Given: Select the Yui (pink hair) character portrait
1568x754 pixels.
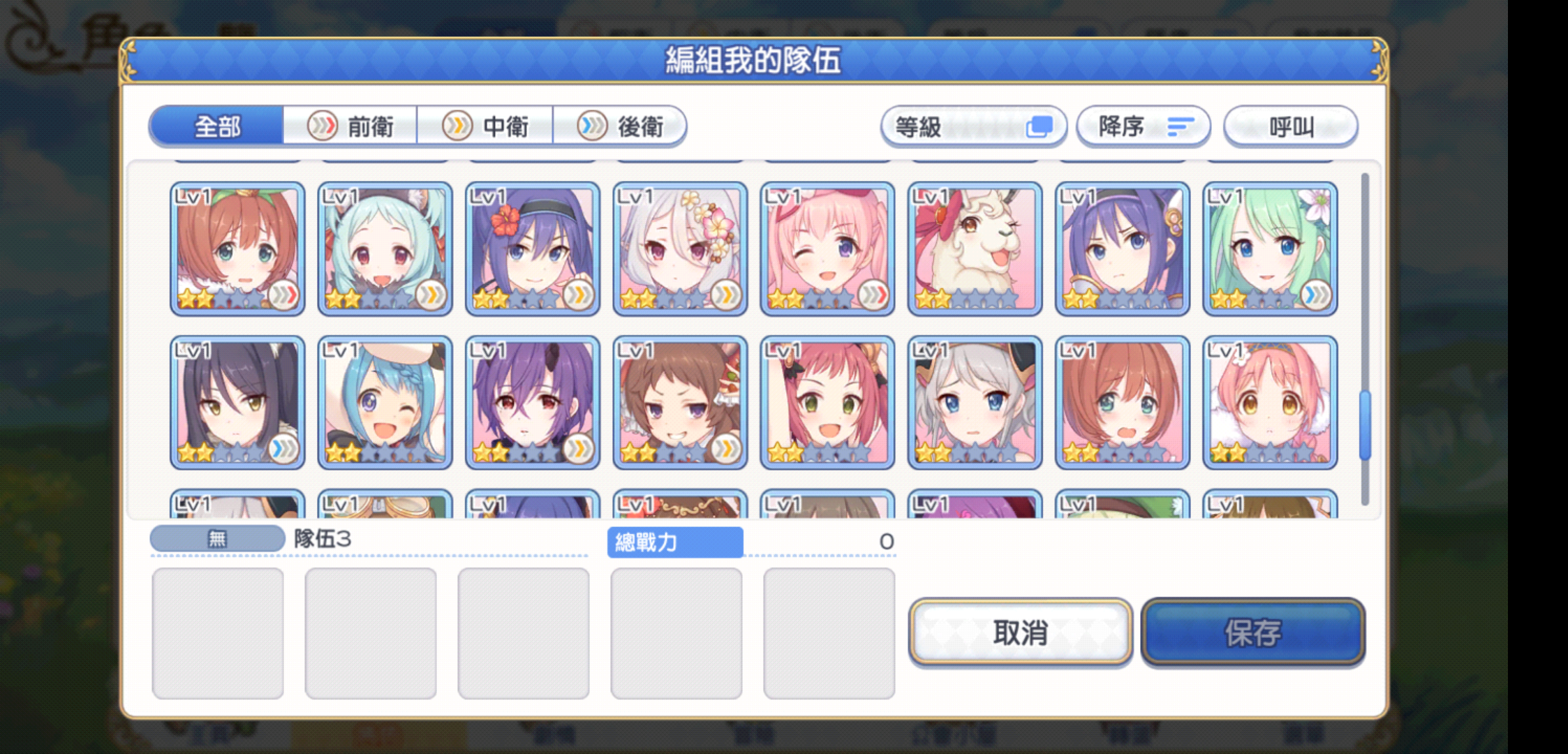Looking at the screenshot, I should pyautogui.click(x=827, y=248).
